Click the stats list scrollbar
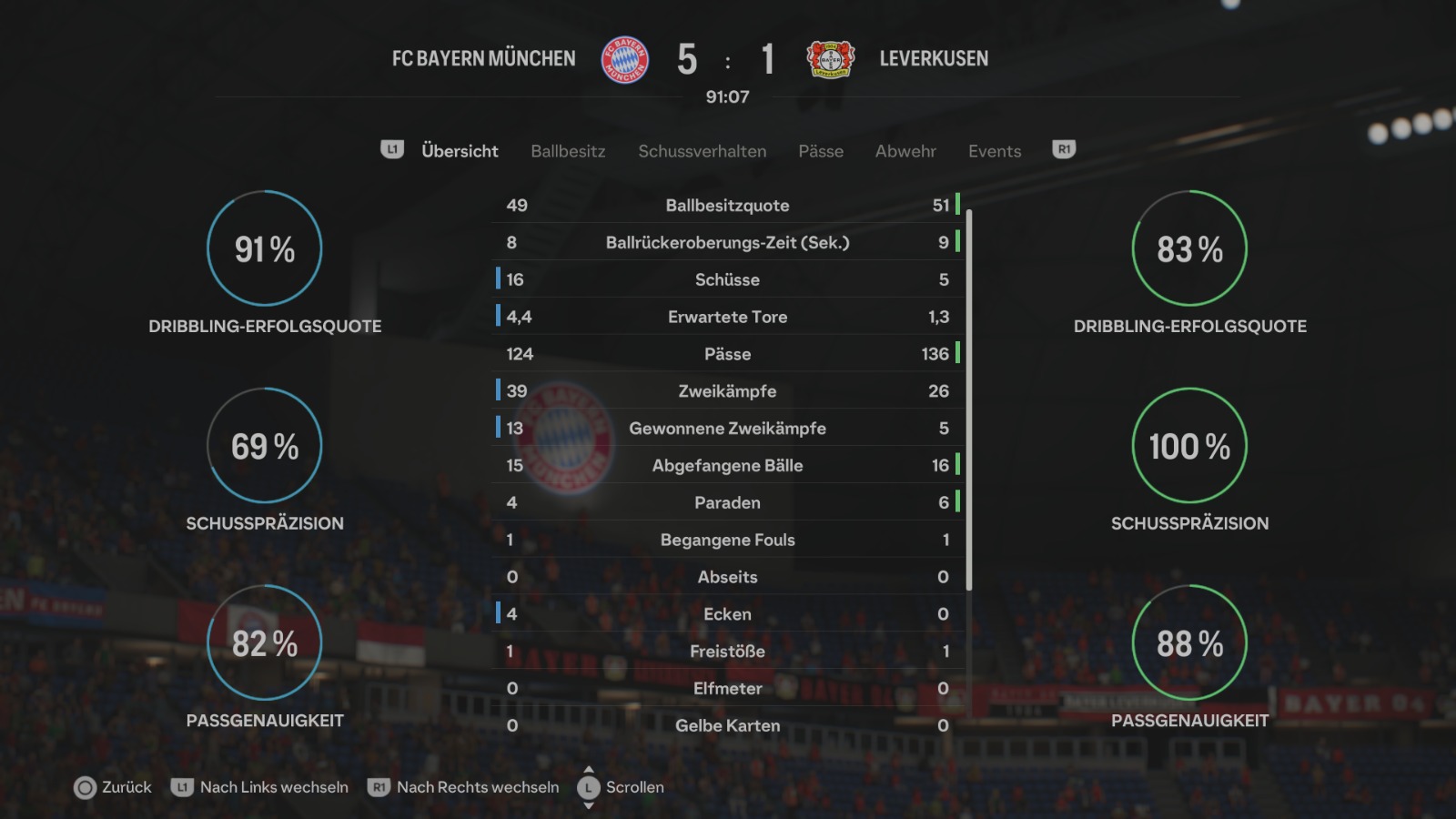The width and height of the screenshot is (1456, 819). click(x=969, y=400)
